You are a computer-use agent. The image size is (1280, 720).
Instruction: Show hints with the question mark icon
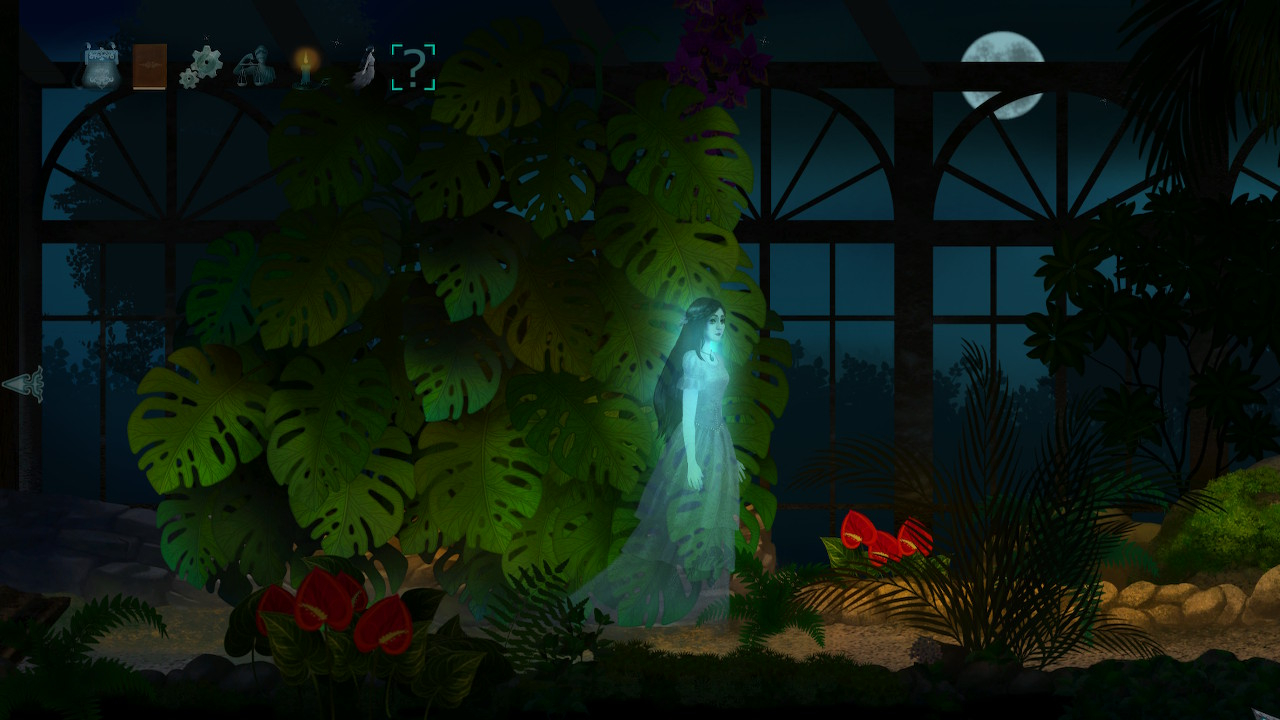point(413,67)
